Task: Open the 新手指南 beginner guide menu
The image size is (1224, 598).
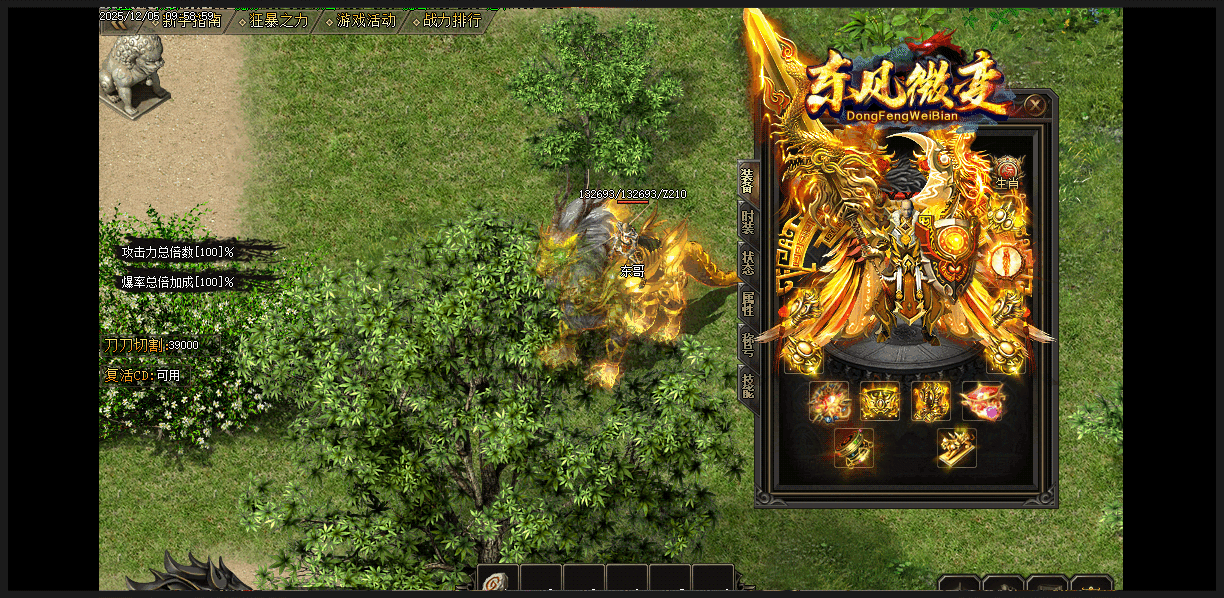Action: tap(192, 21)
